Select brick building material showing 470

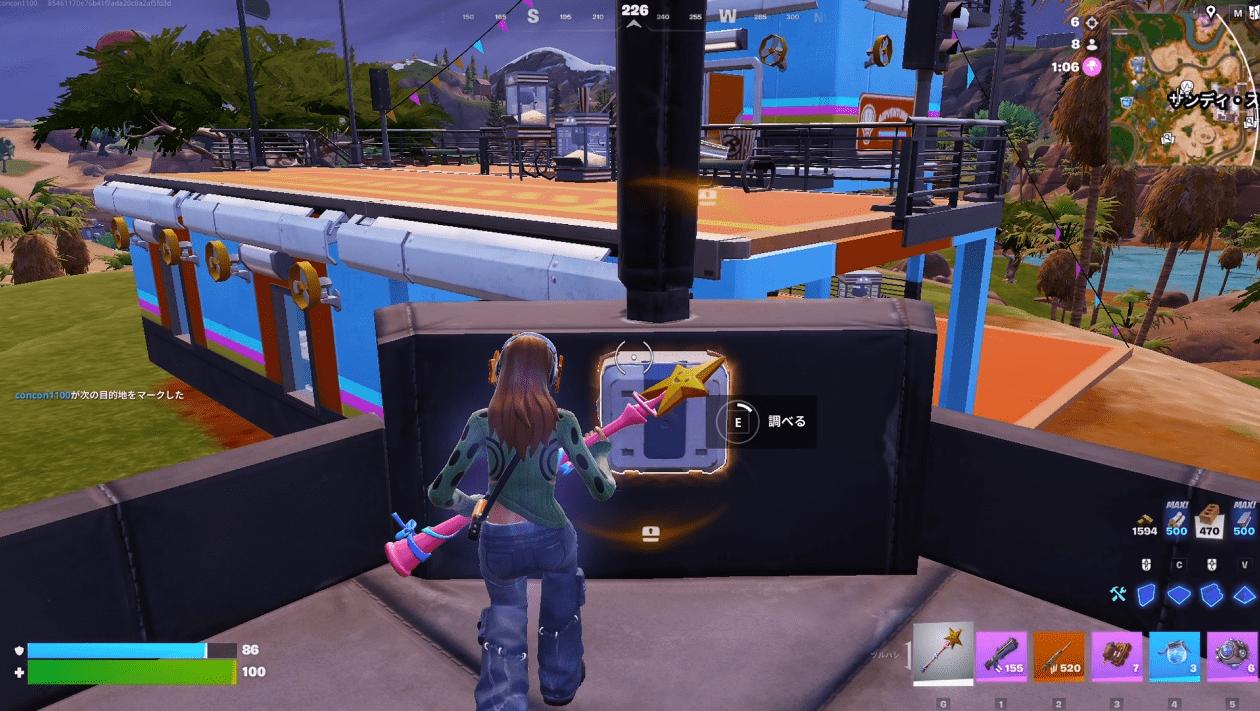click(x=1210, y=520)
